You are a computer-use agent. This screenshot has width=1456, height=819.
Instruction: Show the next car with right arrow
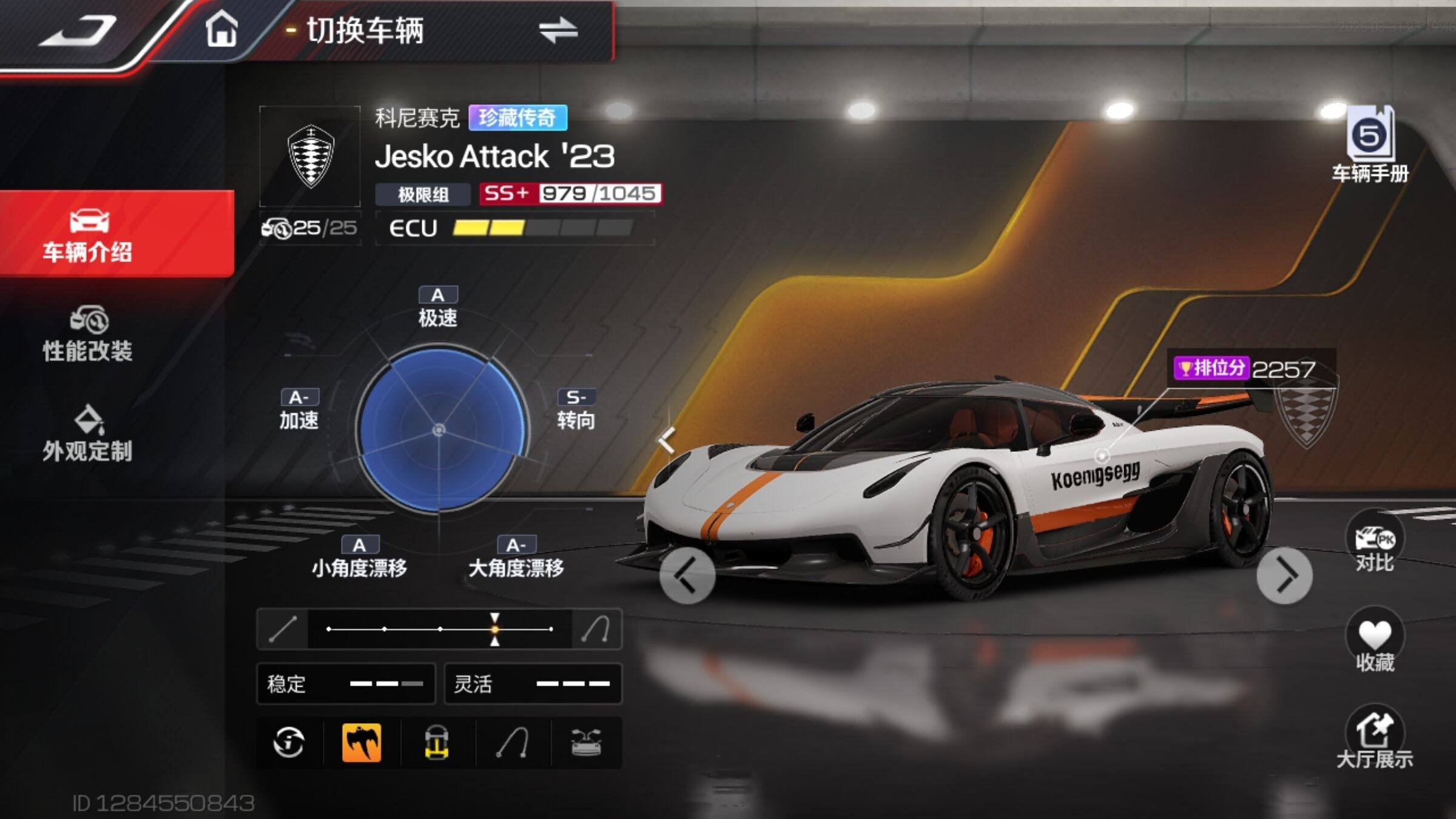pos(1284,575)
